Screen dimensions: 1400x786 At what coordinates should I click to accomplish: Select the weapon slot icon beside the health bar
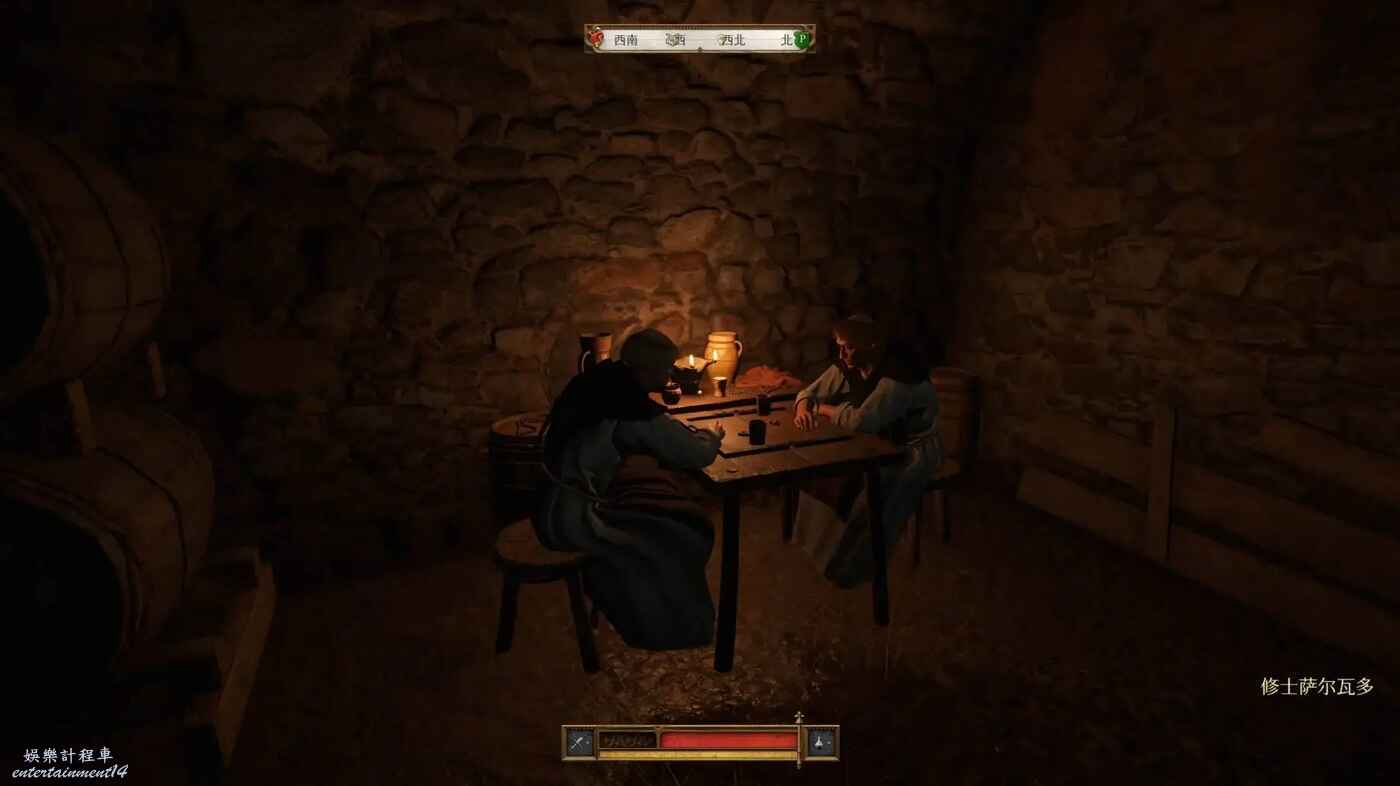(x=580, y=741)
